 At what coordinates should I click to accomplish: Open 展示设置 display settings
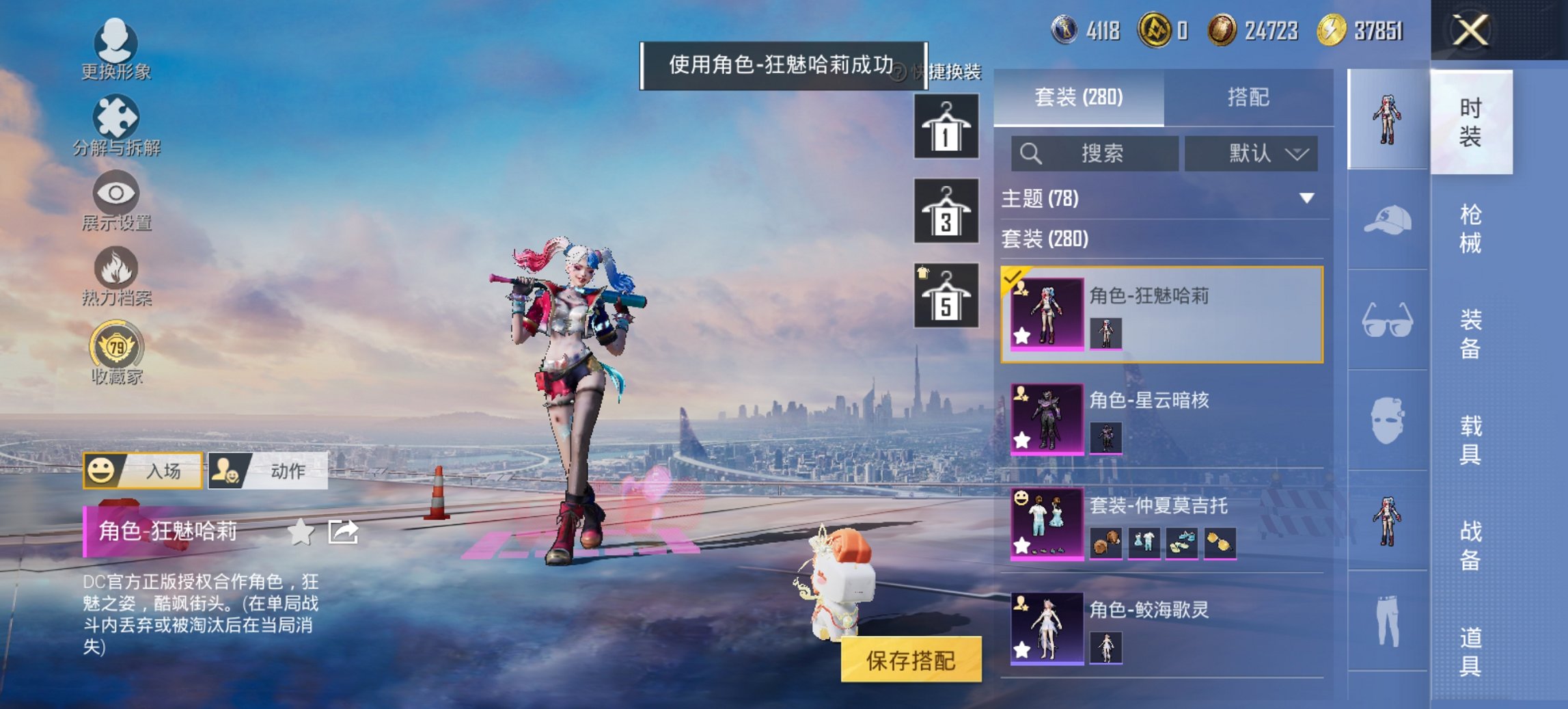pyautogui.click(x=116, y=202)
